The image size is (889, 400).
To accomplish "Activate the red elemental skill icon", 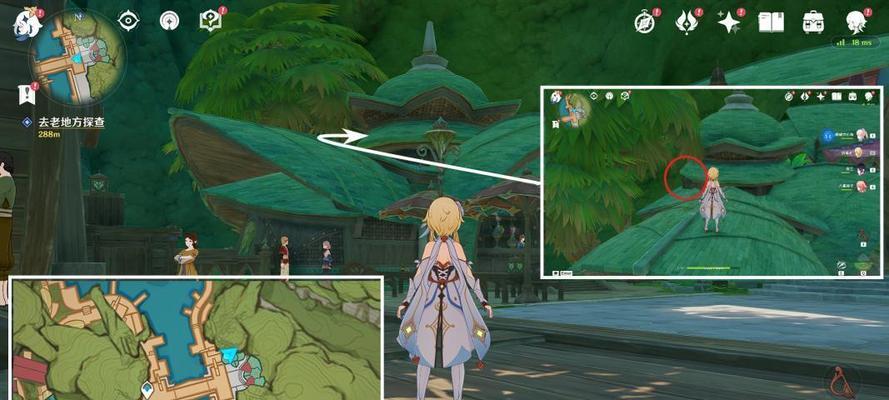I will pyautogui.click(x=841, y=379).
